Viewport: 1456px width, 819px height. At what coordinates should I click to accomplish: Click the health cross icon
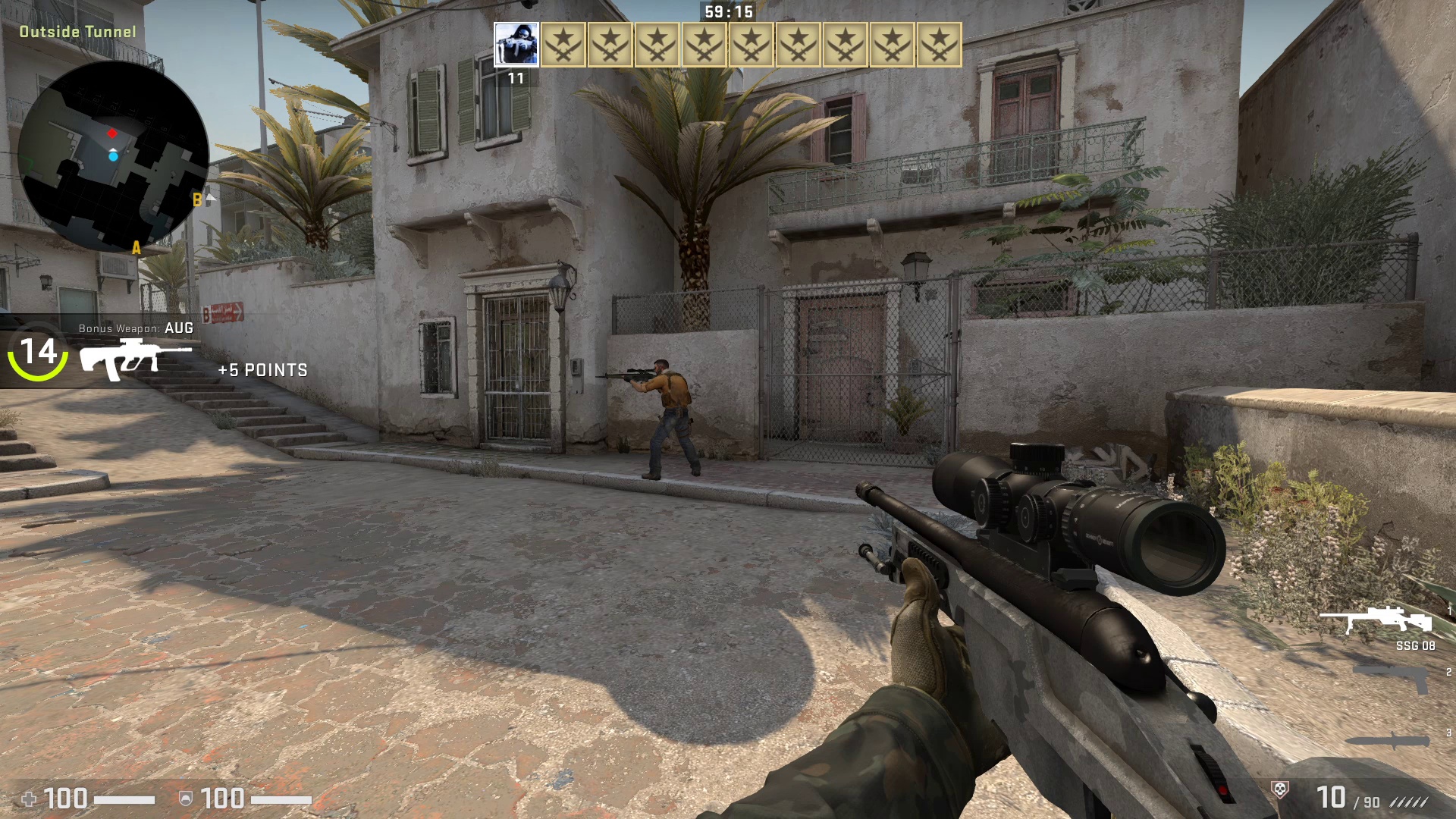coord(30,798)
